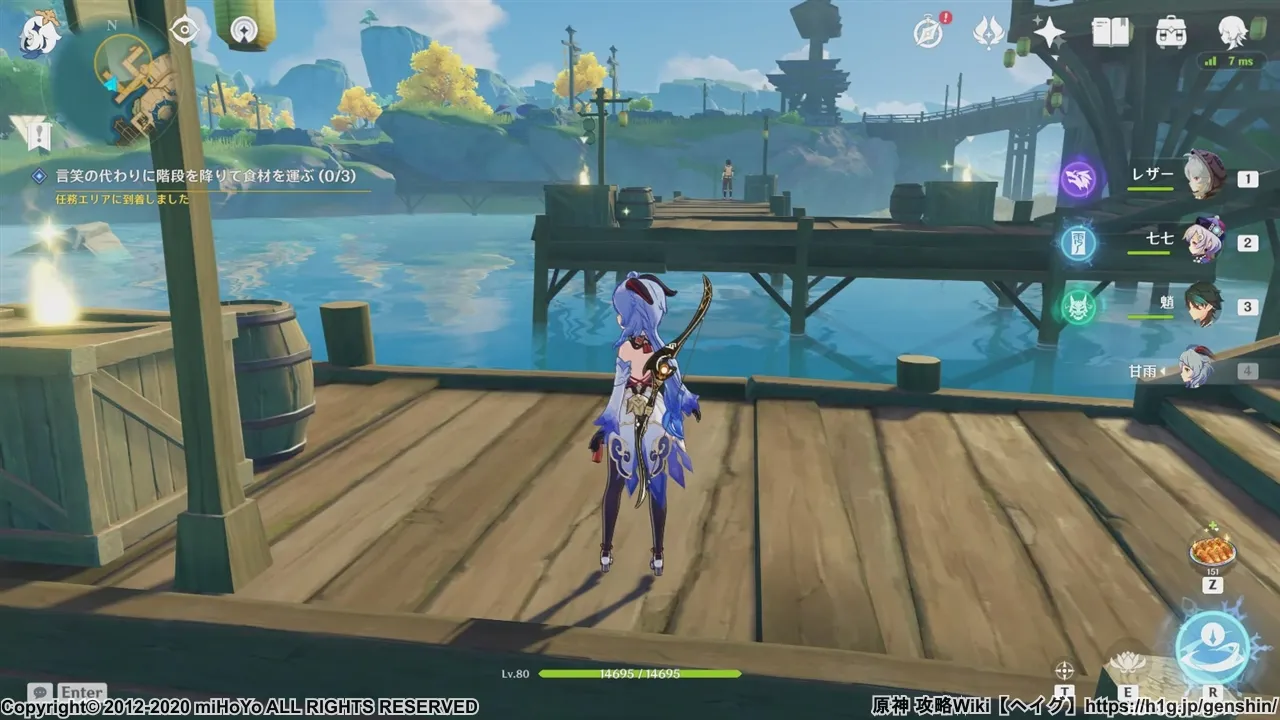Toggle the eye icon beside the minimap
This screenshot has width=1280, height=720.
pyautogui.click(x=185, y=31)
